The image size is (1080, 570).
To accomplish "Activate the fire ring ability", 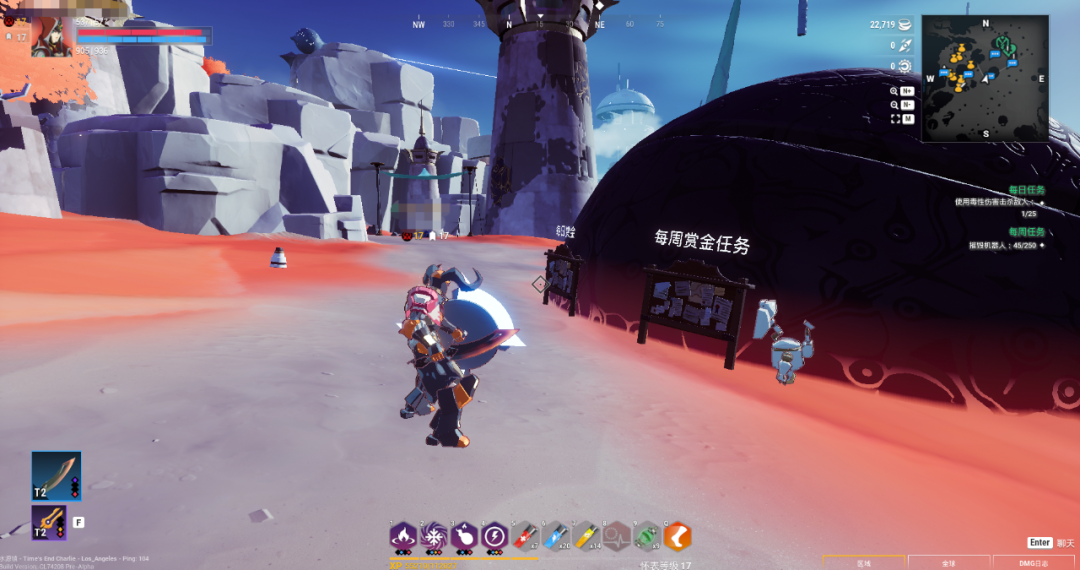I will coord(403,537).
